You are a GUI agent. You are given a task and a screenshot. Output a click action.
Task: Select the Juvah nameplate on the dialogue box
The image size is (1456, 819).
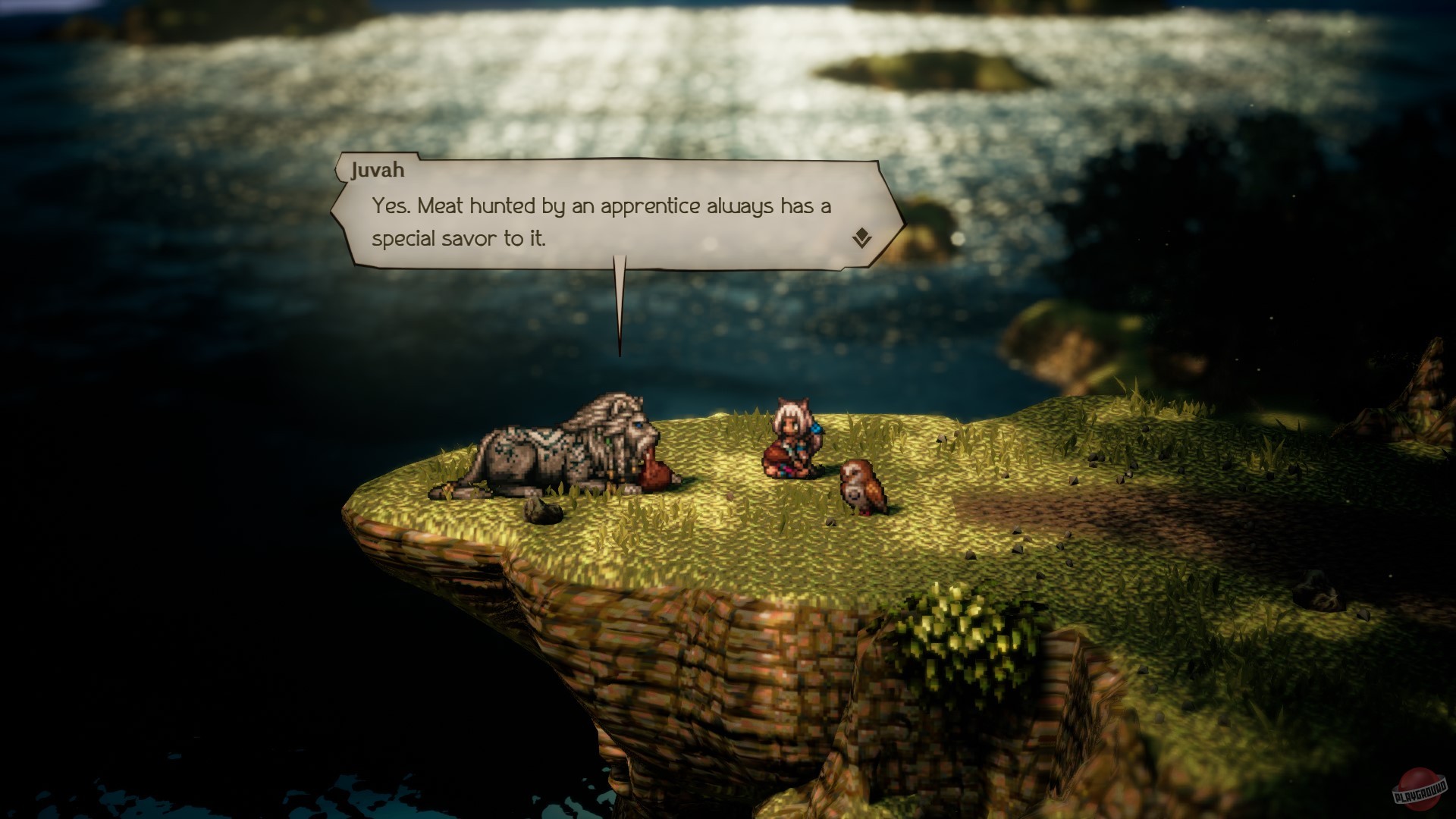tap(377, 171)
